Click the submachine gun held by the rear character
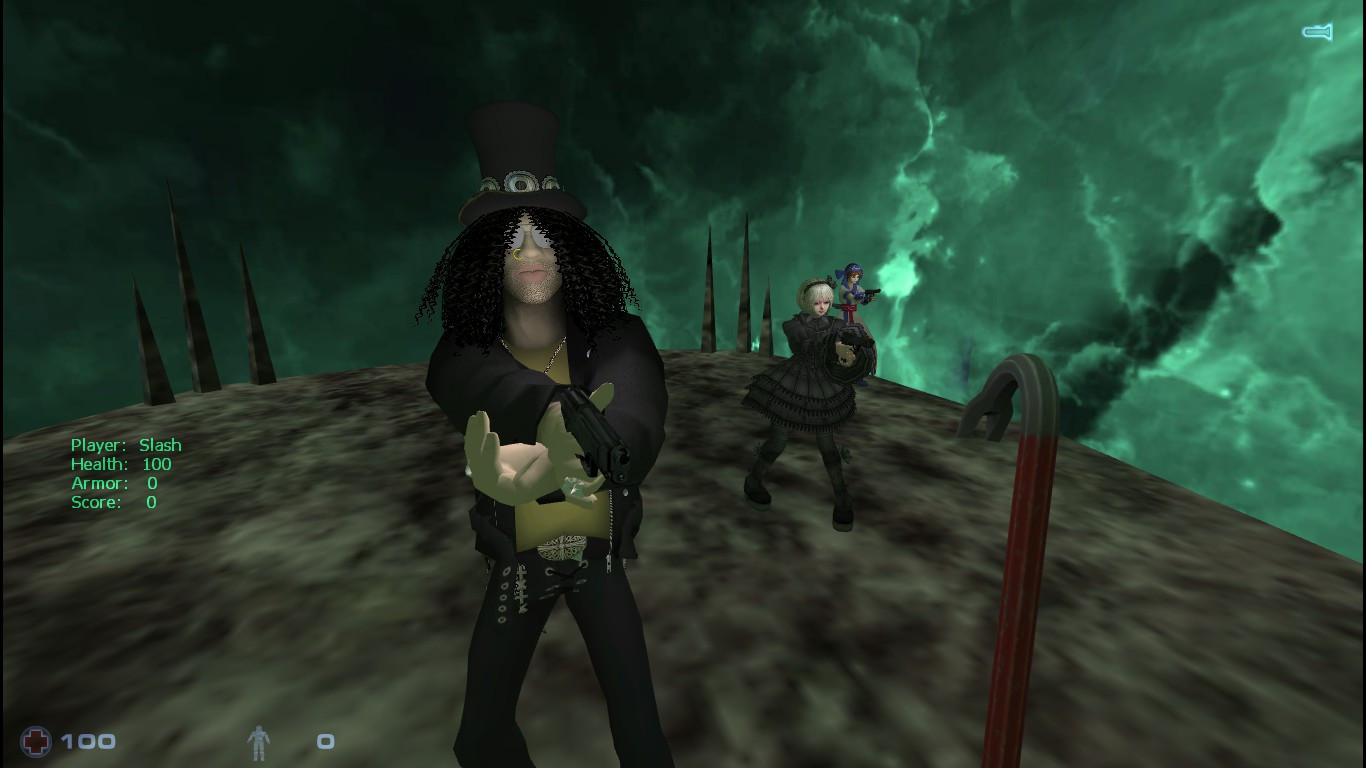This screenshot has height=768, width=1366. (x=869, y=293)
